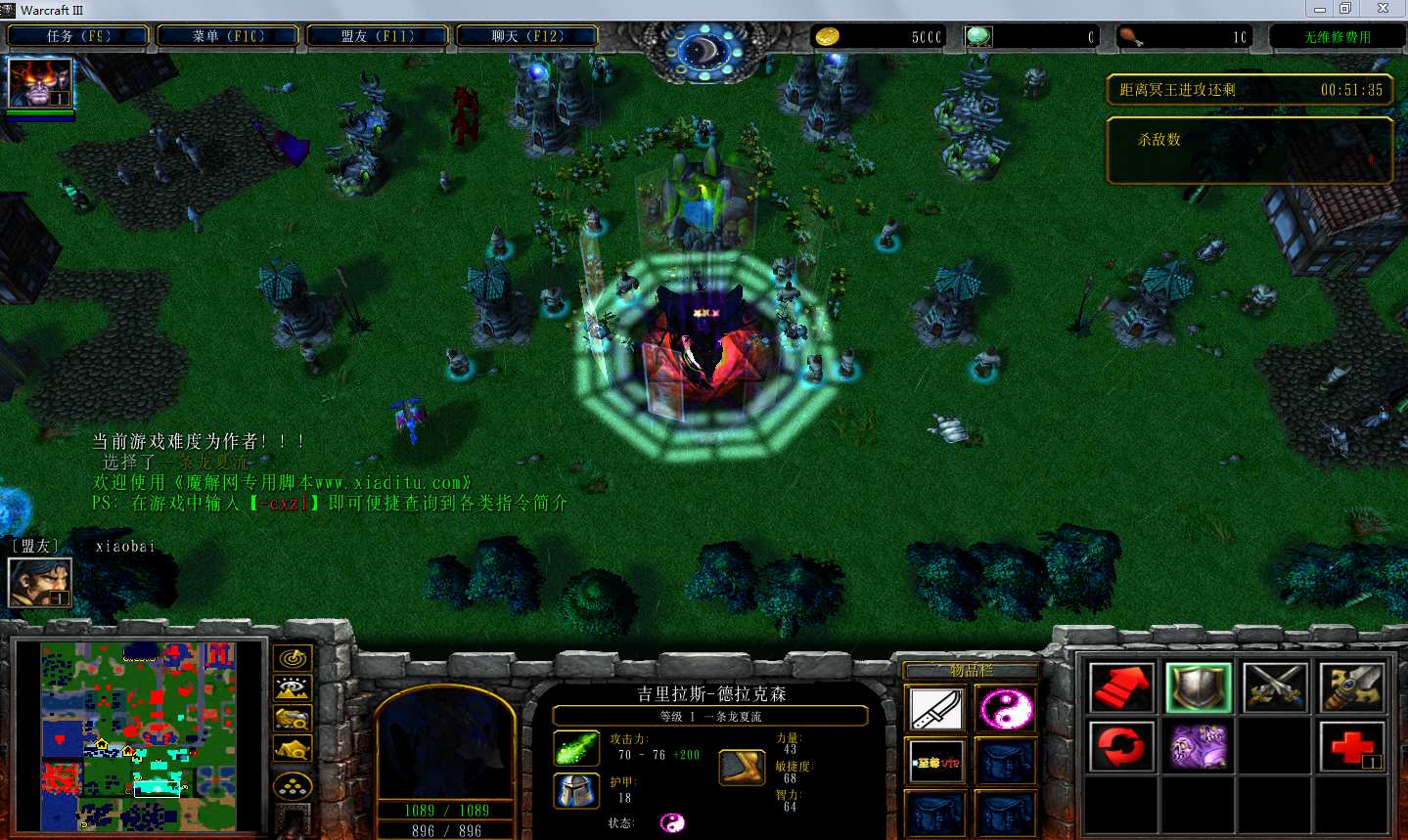Toggle minimap ally color mode button
Screen dimensions: 1408x840
[x=293, y=719]
